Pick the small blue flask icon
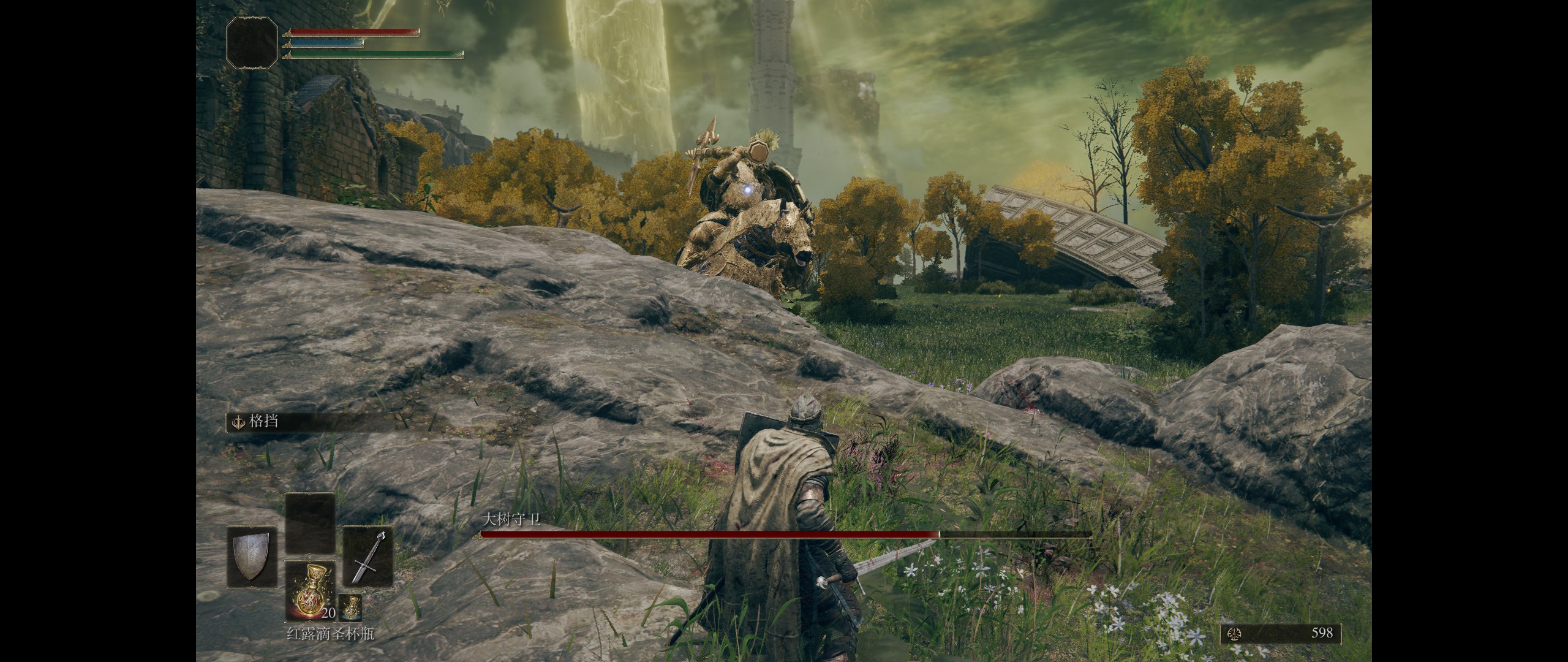The height and width of the screenshot is (662, 1568). coord(350,607)
